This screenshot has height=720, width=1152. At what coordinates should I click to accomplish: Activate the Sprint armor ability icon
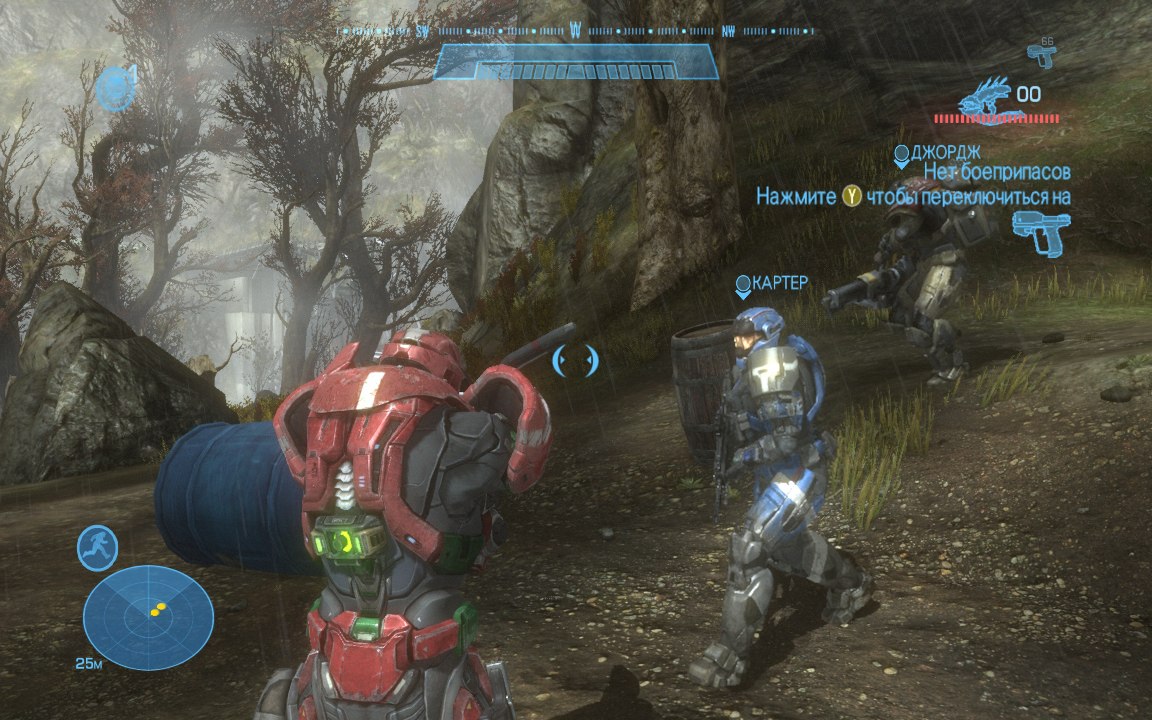tap(98, 548)
